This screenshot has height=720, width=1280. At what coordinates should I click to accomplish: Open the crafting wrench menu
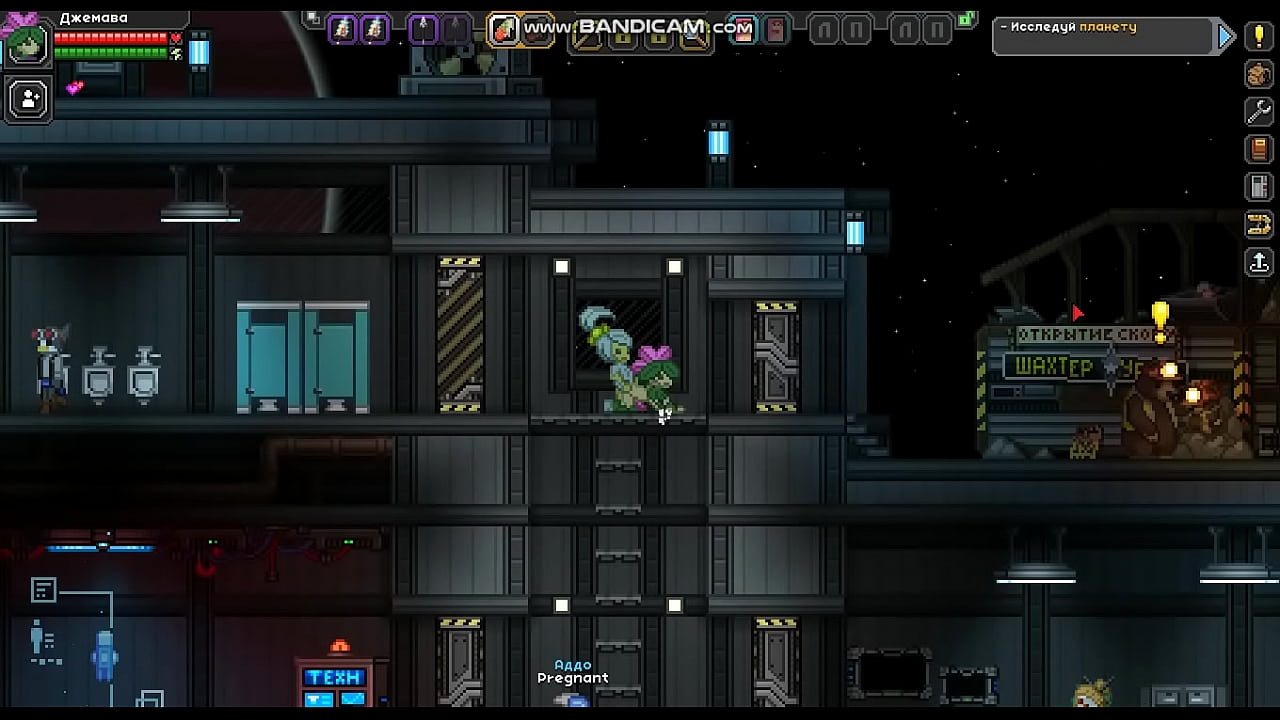click(1258, 111)
